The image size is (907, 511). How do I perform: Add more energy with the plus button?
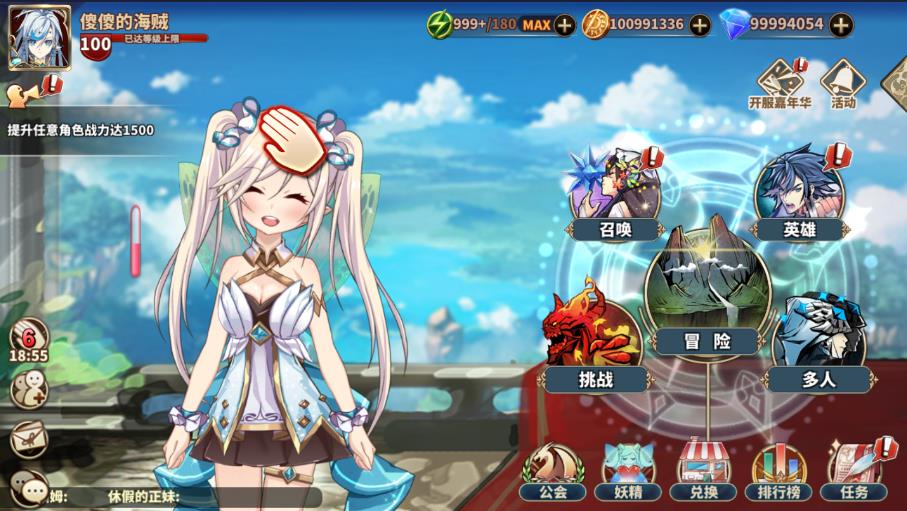565,25
